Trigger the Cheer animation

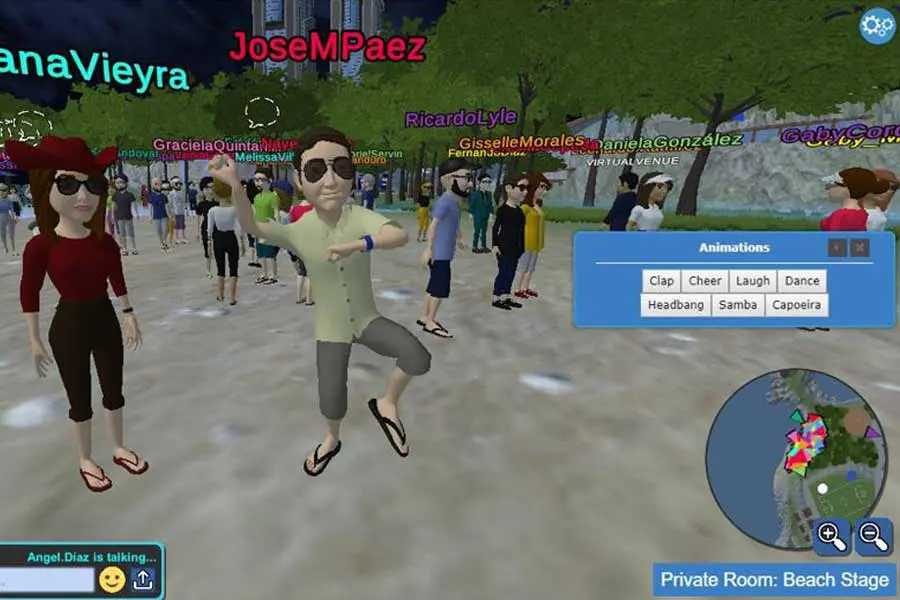(x=705, y=281)
